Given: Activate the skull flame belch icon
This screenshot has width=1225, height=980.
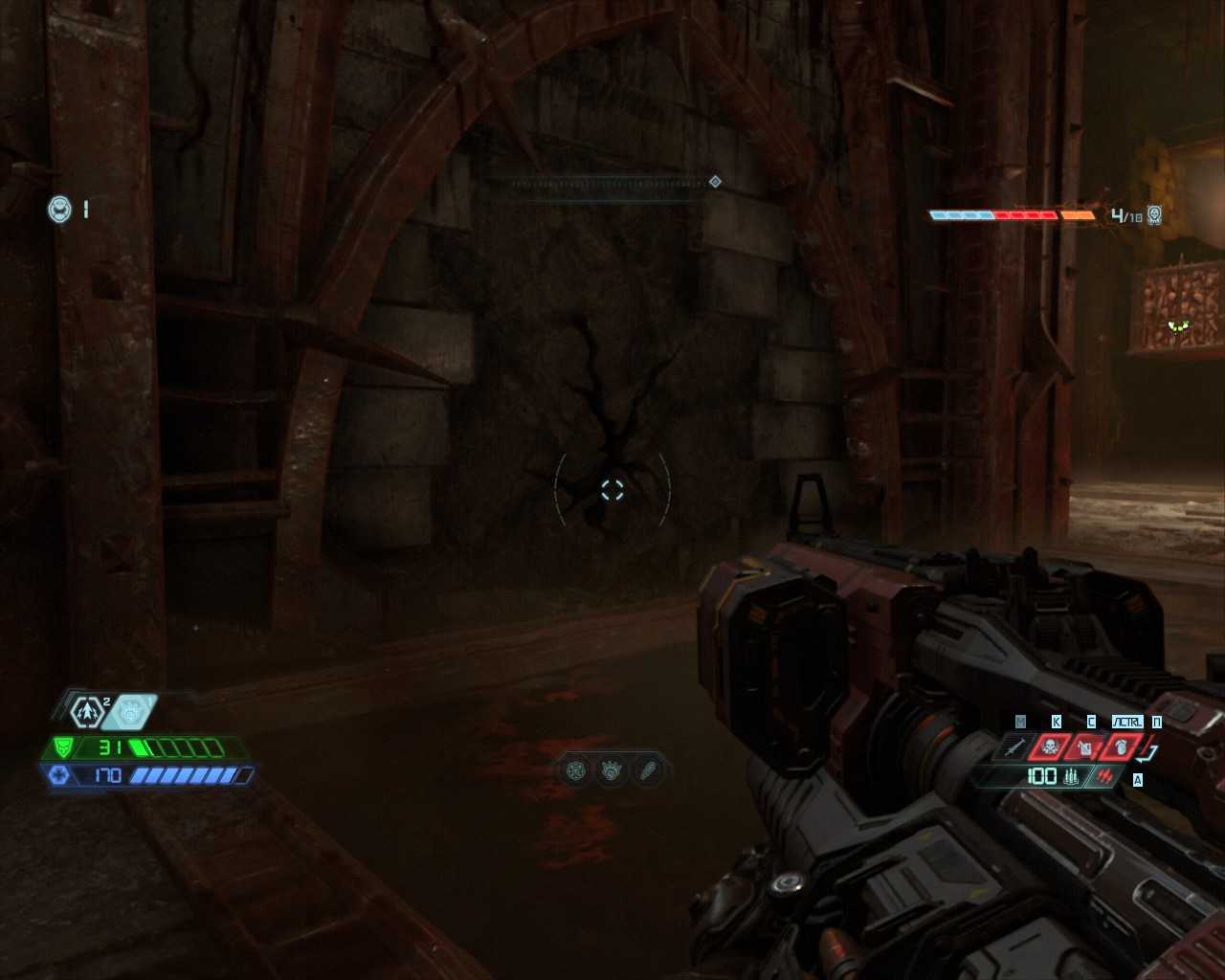Looking at the screenshot, I should pos(1052,746).
